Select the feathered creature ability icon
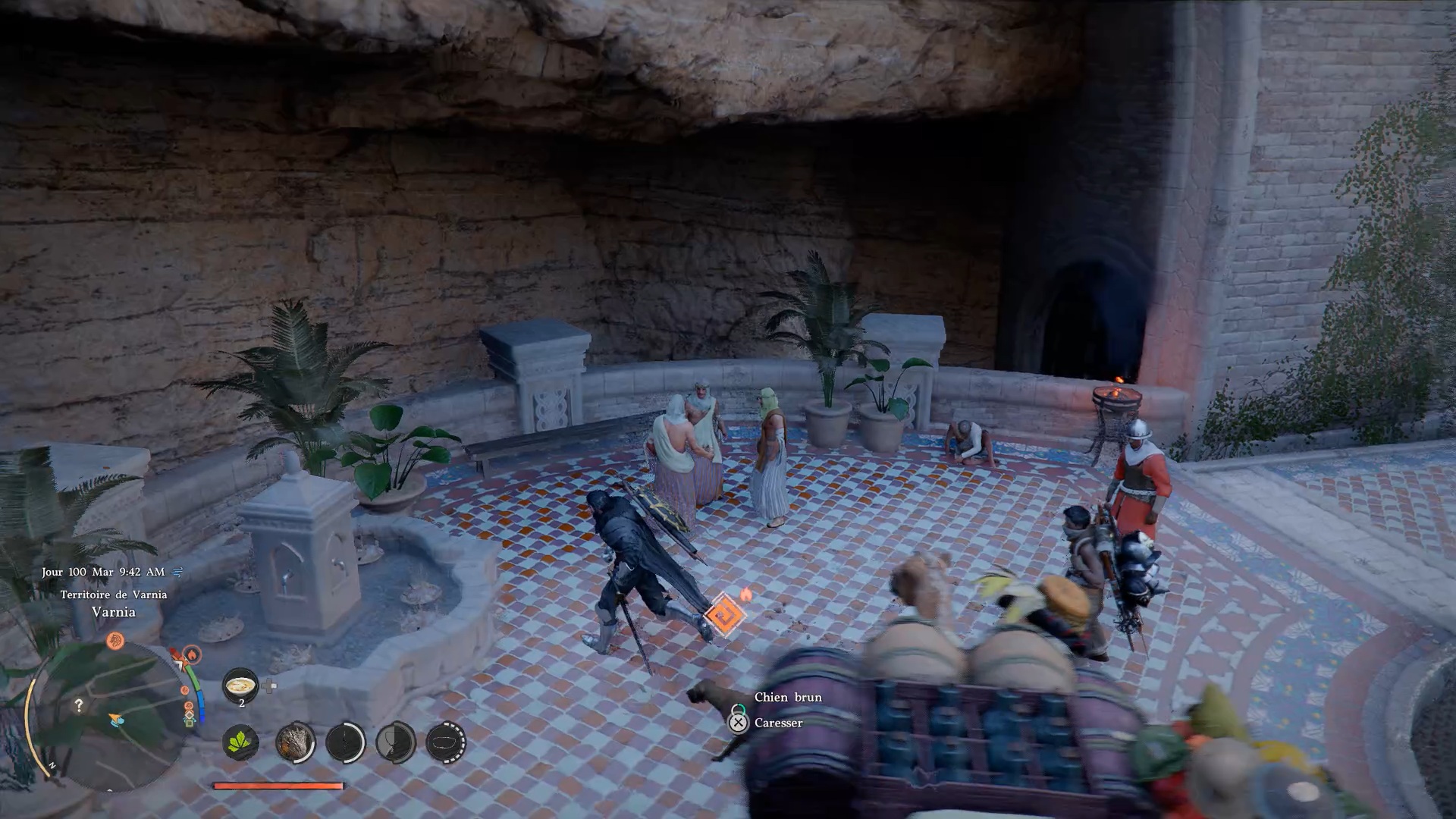 [294, 742]
